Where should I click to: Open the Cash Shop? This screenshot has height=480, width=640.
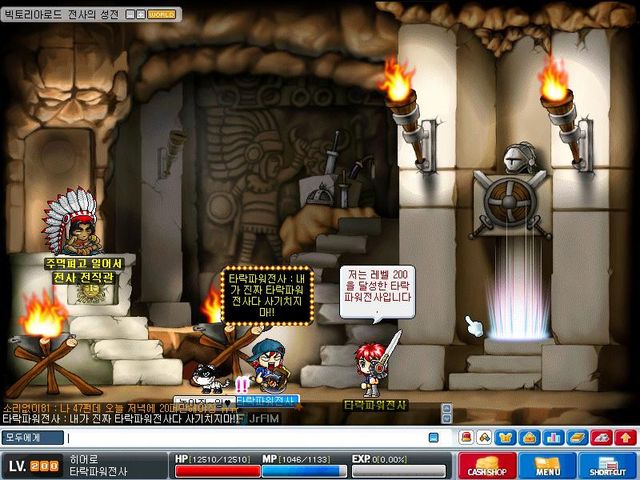487,465
